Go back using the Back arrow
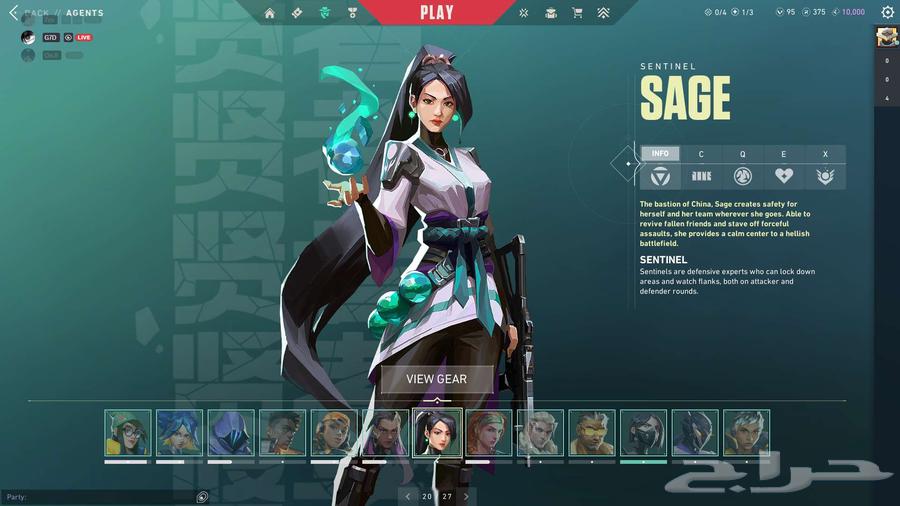This screenshot has width=900, height=506. (x=14, y=13)
